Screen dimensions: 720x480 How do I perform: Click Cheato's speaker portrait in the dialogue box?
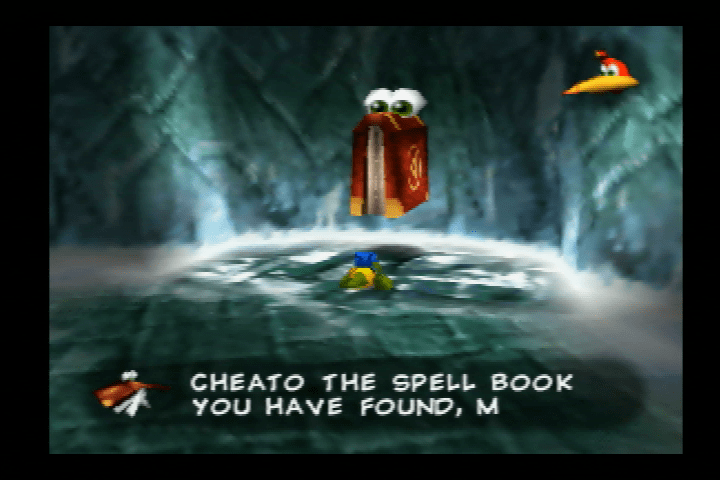(129, 392)
